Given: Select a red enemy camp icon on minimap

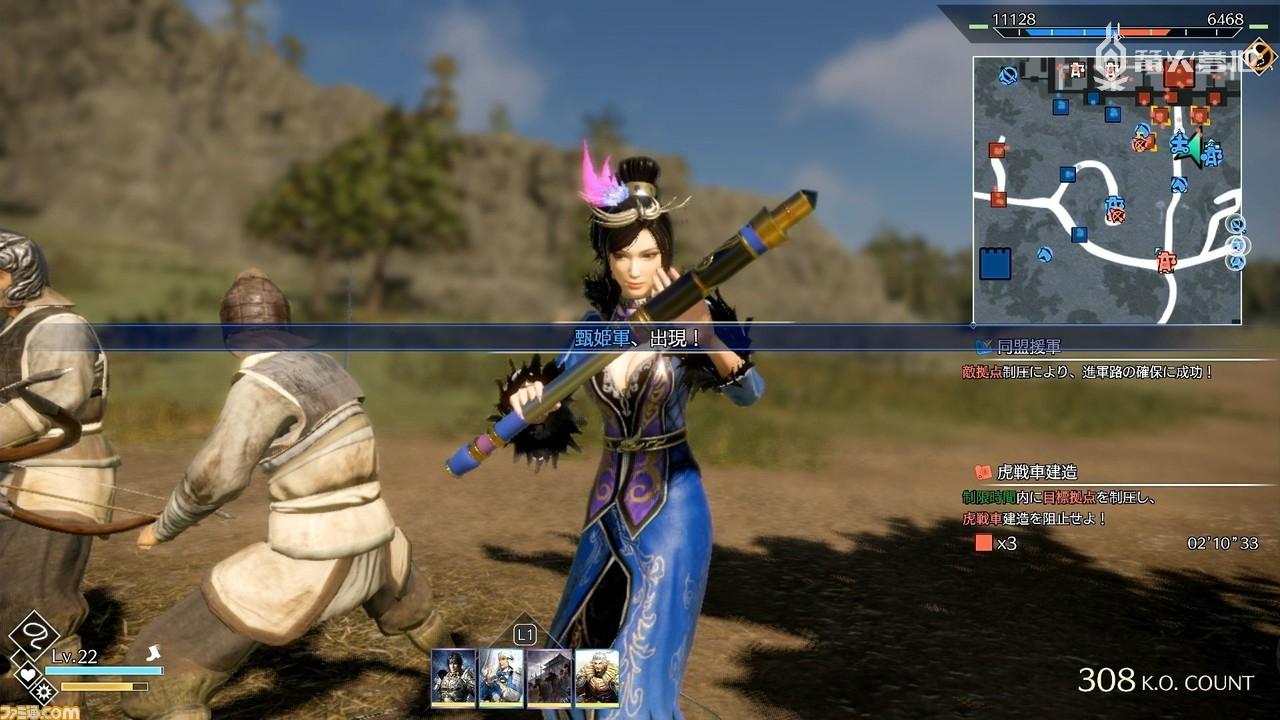Looking at the screenshot, I should [995, 149].
